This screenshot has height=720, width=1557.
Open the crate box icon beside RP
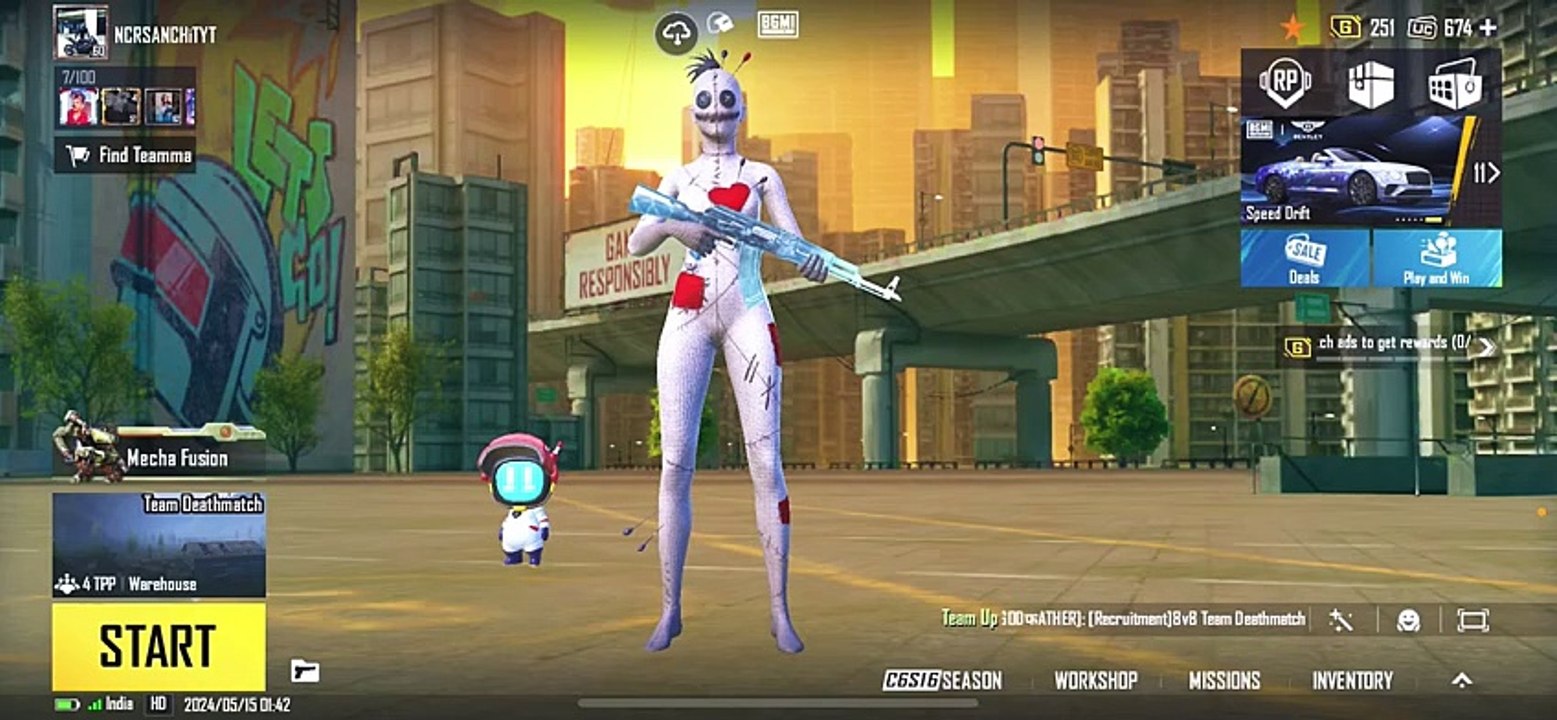click(x=1370, y=84)
